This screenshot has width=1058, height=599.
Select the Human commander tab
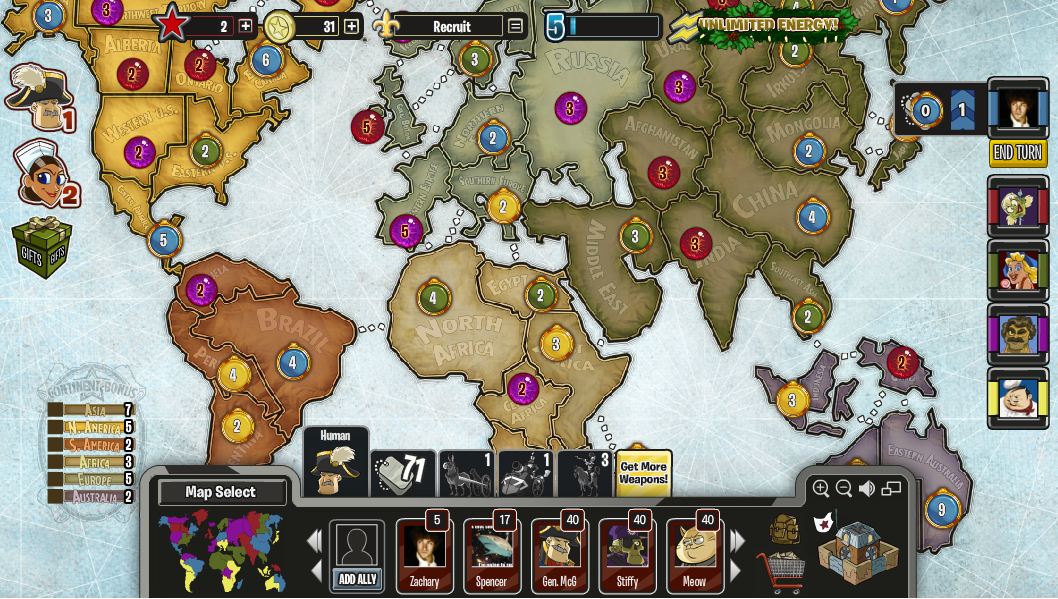pyautogui.click(x=335, y=463)
